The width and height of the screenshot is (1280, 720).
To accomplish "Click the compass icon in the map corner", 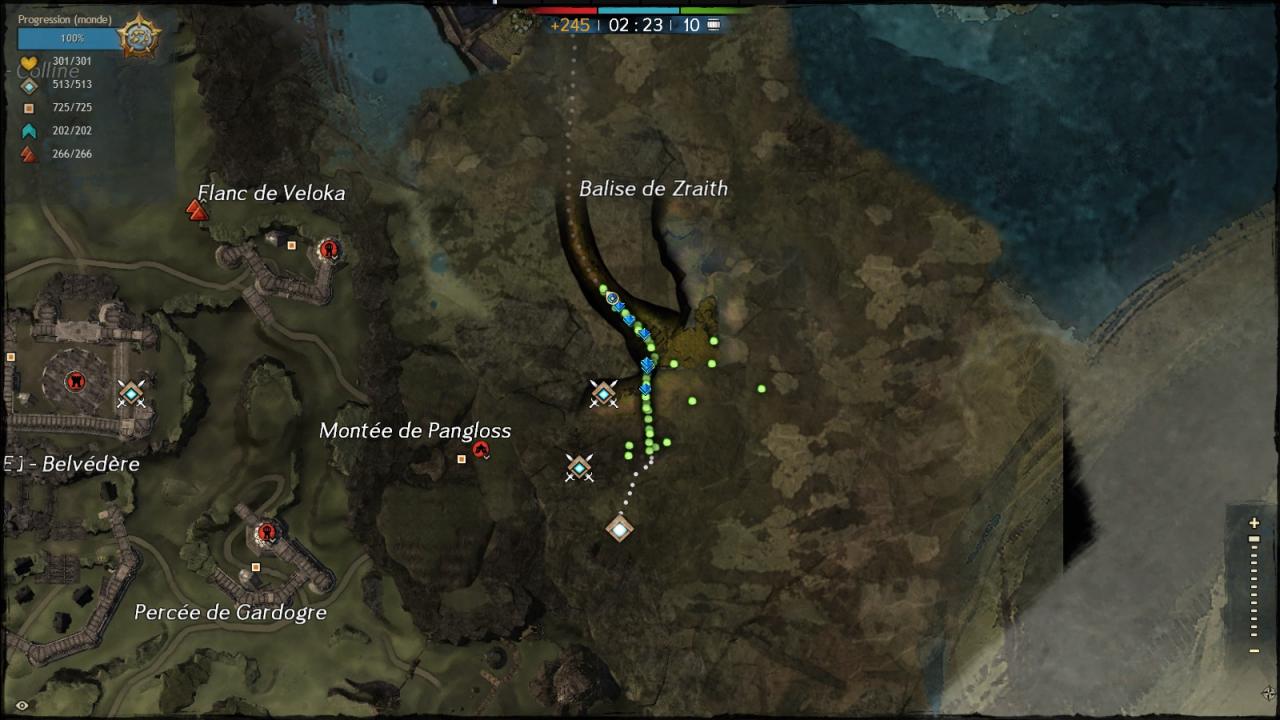I will click(1268, 692).
